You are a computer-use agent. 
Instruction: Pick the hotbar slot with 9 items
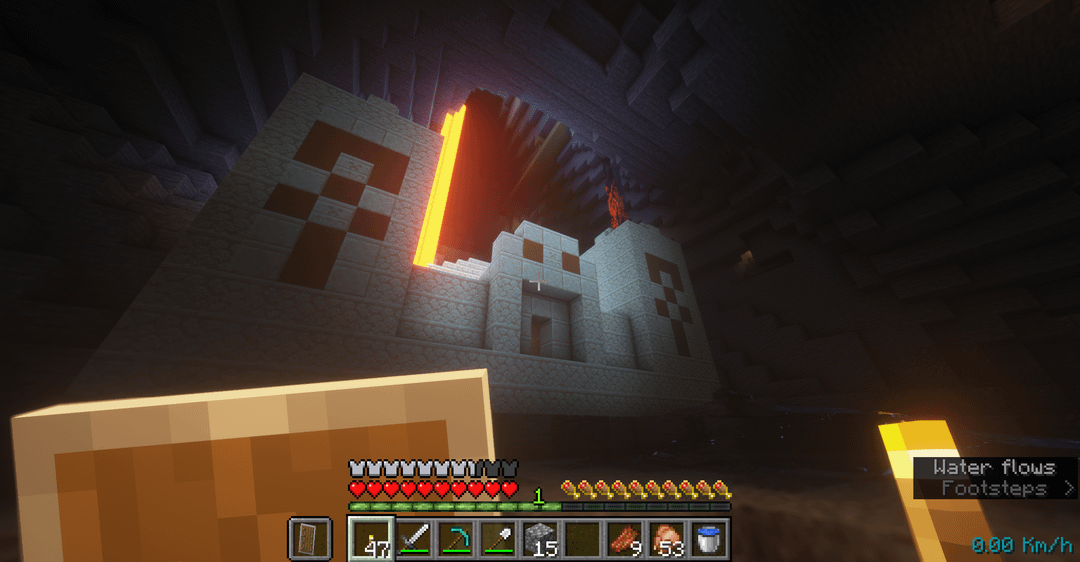click(x=624, y=539)
